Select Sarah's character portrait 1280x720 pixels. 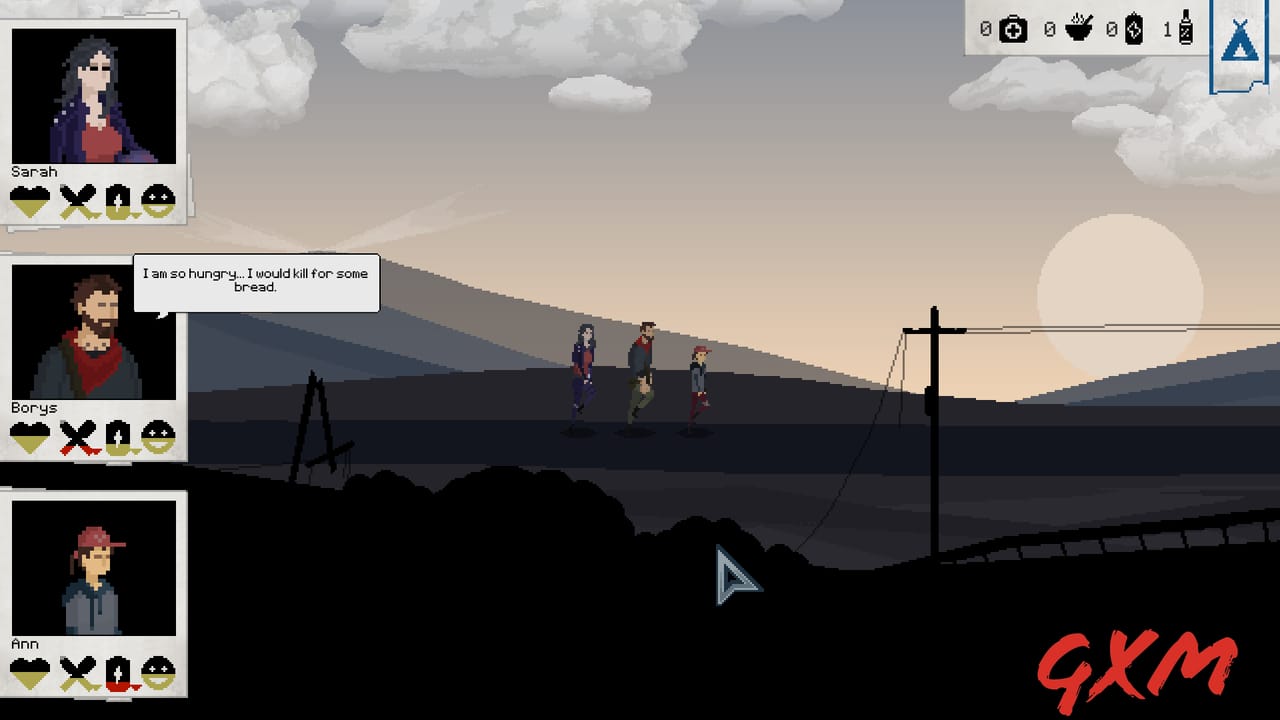click(92, 95)
